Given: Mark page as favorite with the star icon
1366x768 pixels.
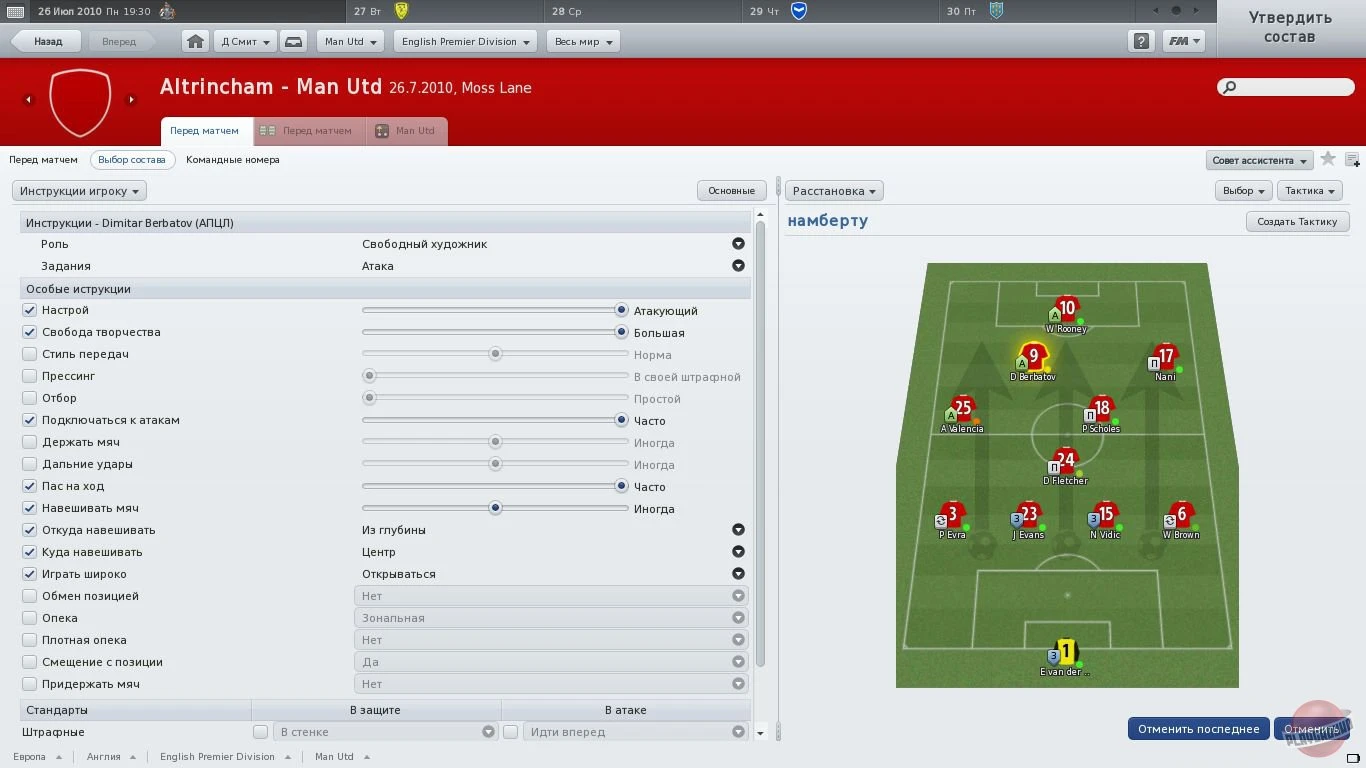Looking at the screenshot, I should pos(1328,159).
